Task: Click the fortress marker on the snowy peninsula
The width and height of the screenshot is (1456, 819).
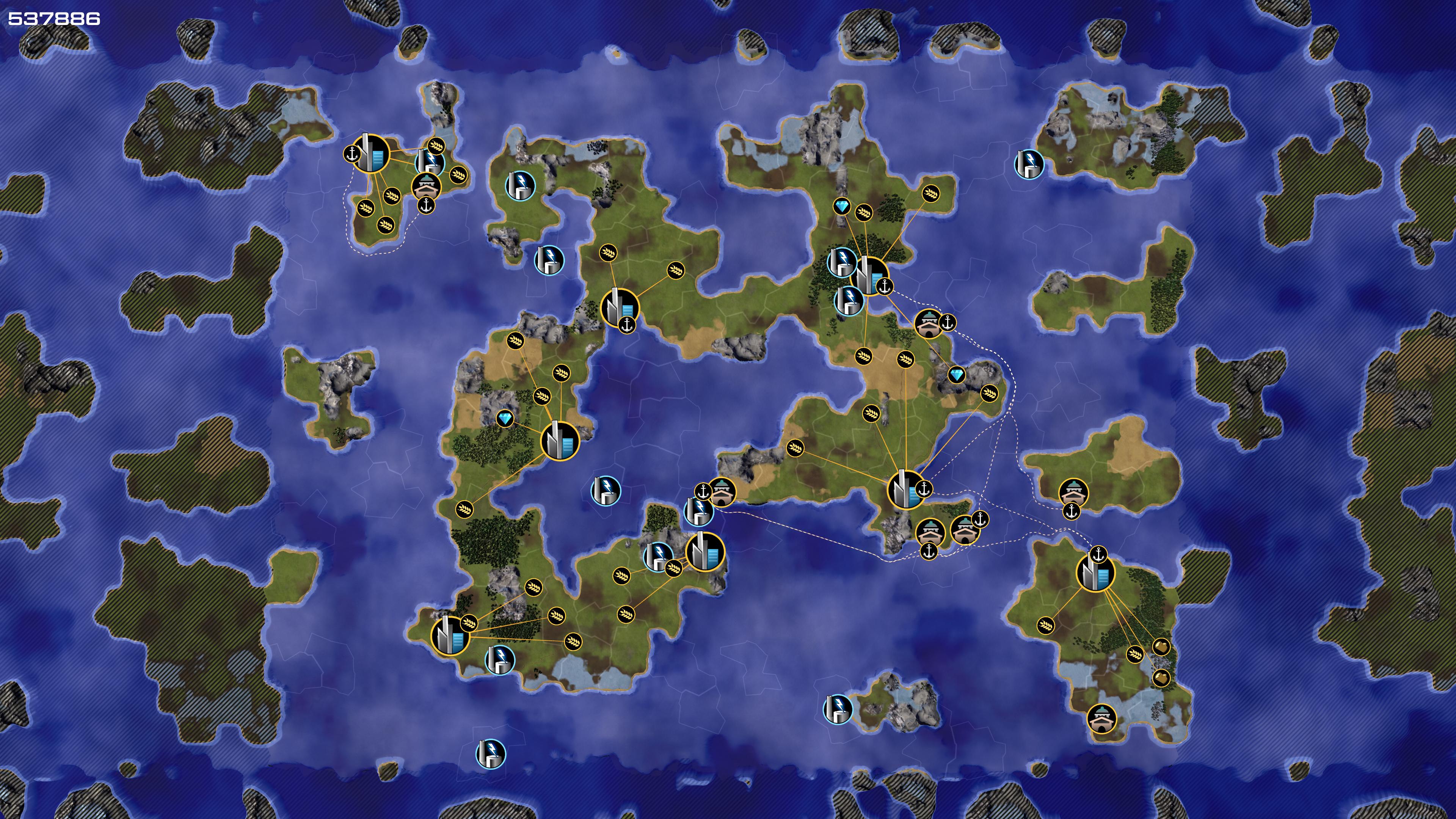Action: [1101, 718]
